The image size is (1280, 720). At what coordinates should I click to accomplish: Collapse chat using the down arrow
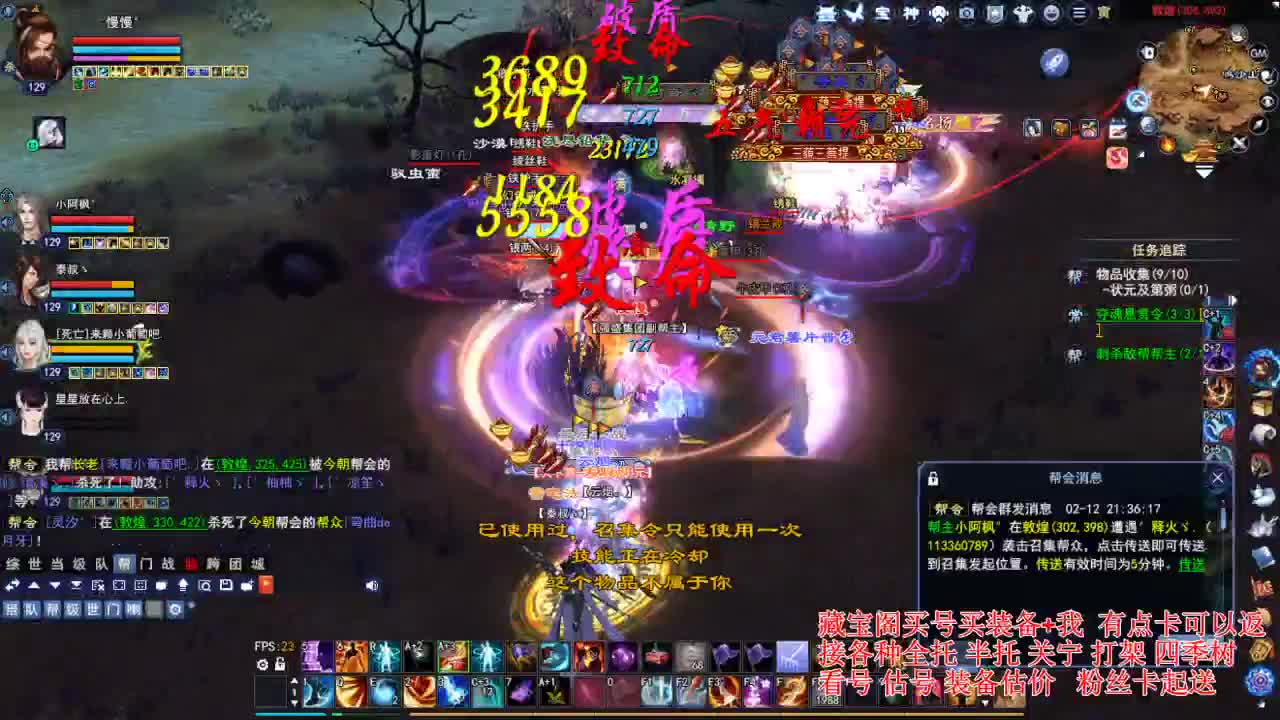point(55,585)
